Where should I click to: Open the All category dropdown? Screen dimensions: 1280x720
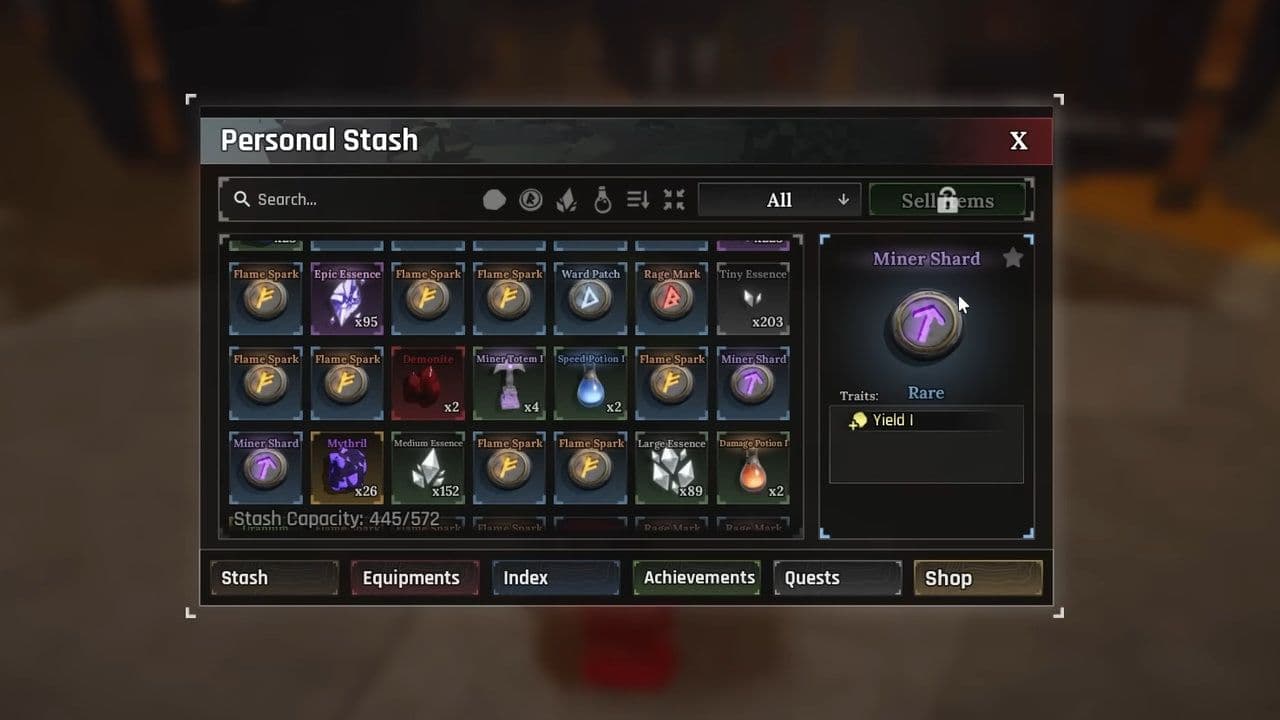coord(779,199)
